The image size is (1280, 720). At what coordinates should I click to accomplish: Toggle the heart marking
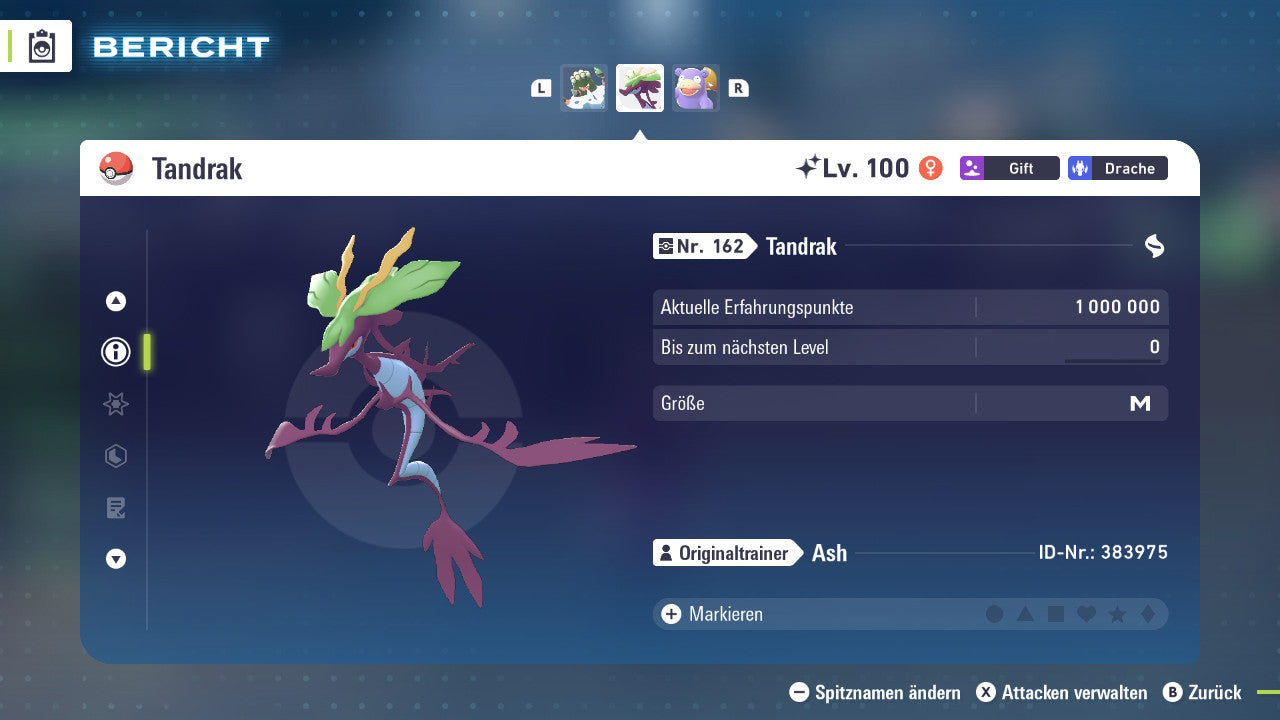[1086, 614]
